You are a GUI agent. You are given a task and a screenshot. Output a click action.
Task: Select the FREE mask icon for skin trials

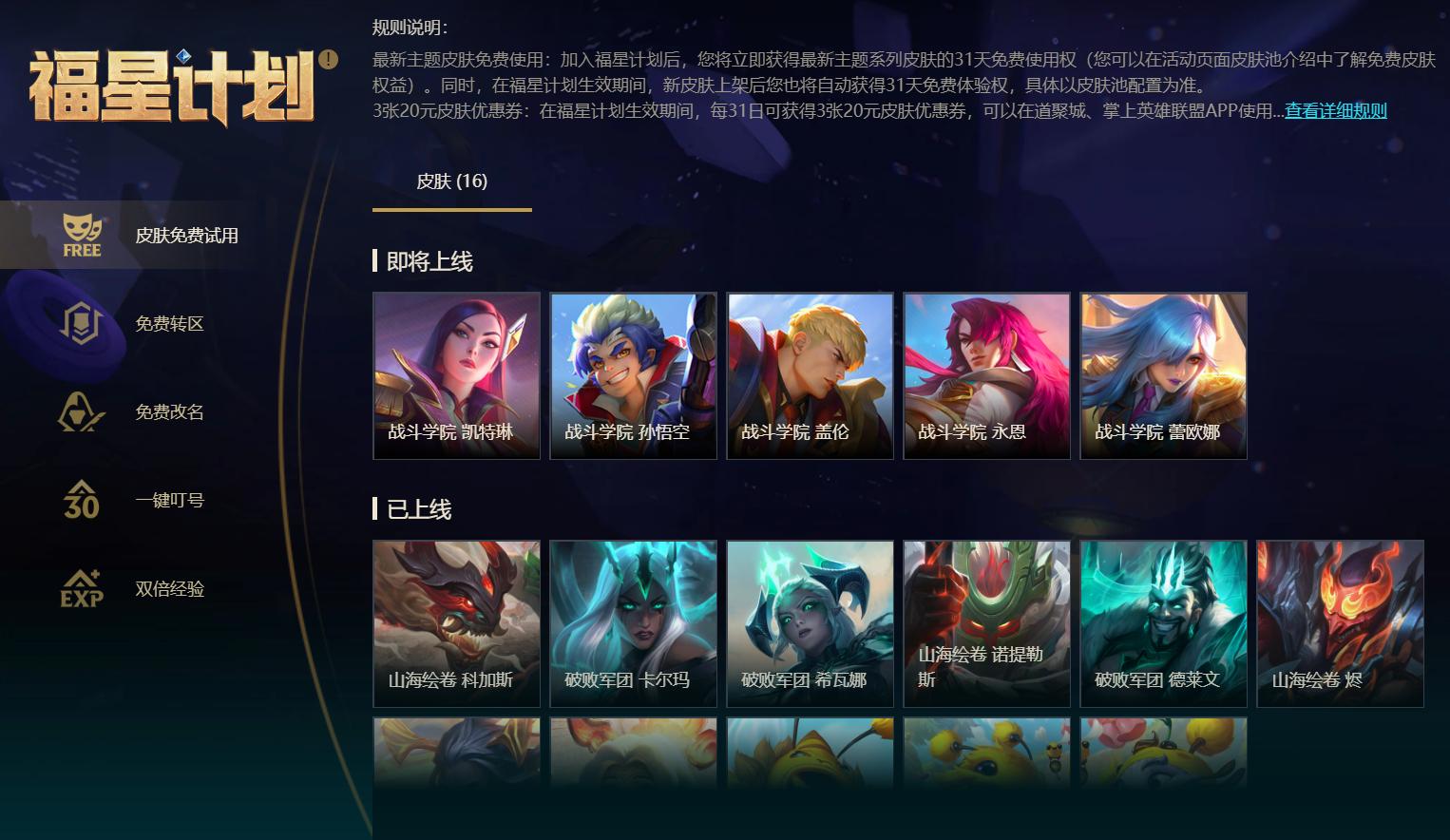coord(82,235)
